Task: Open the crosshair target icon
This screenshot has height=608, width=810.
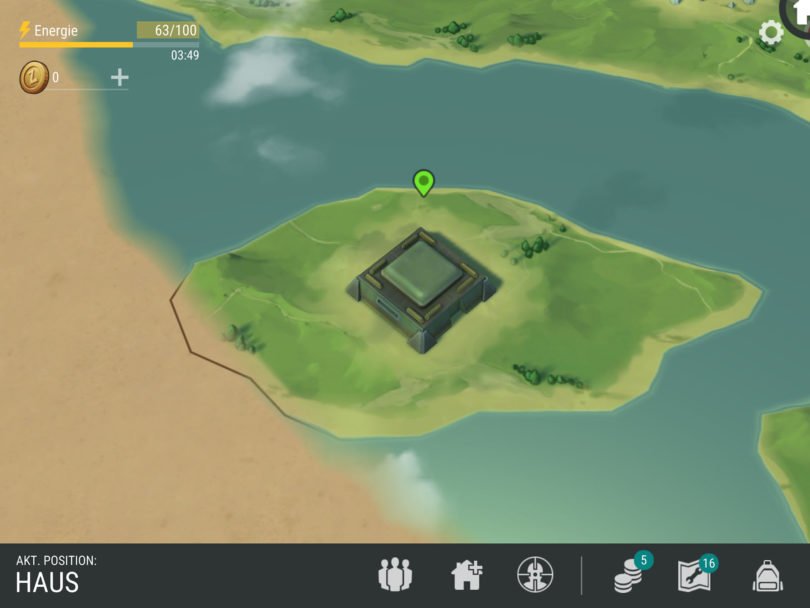Action: 535,575
